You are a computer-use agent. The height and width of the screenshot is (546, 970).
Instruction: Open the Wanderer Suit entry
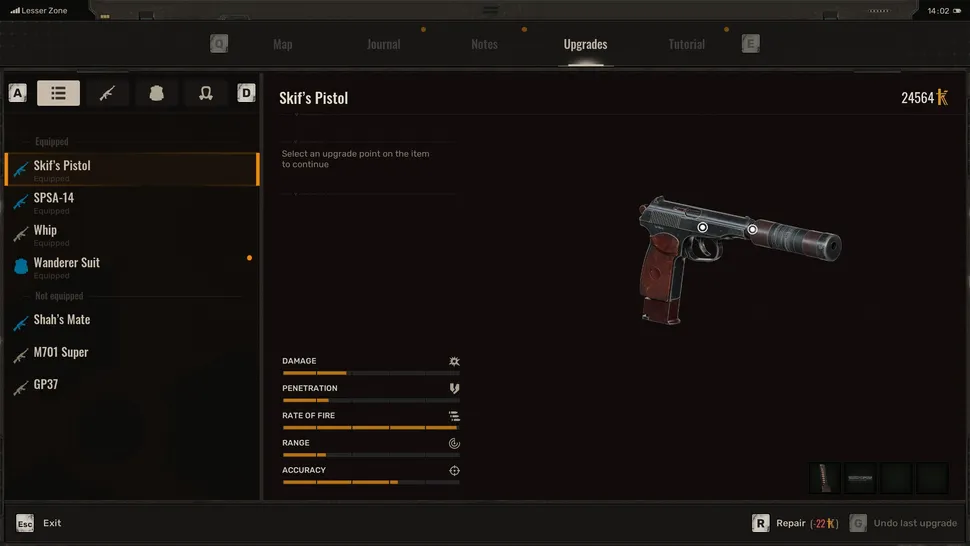[x=67, y=263]
